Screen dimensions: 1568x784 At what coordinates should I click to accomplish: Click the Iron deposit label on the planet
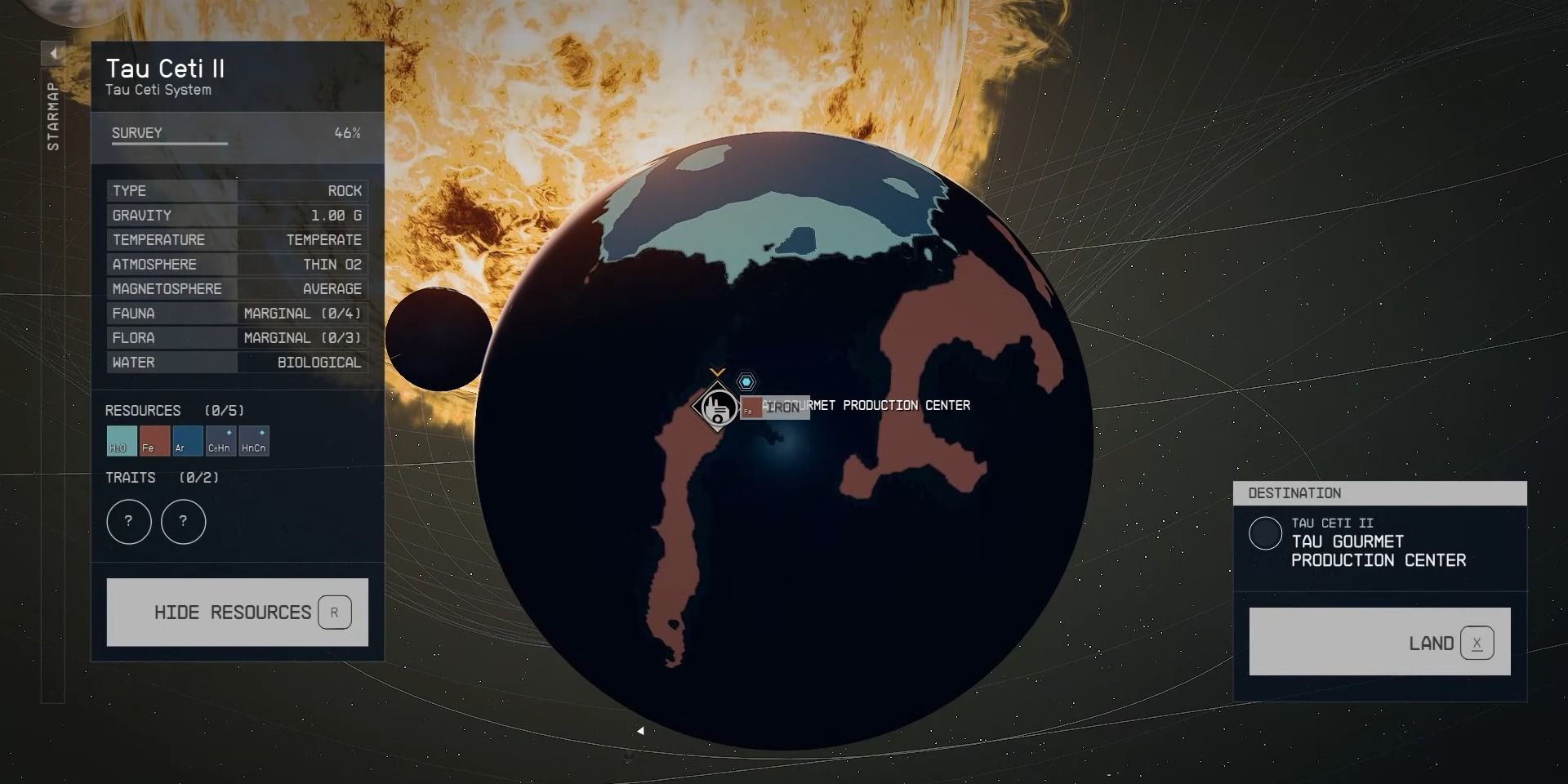coord(774,407)
